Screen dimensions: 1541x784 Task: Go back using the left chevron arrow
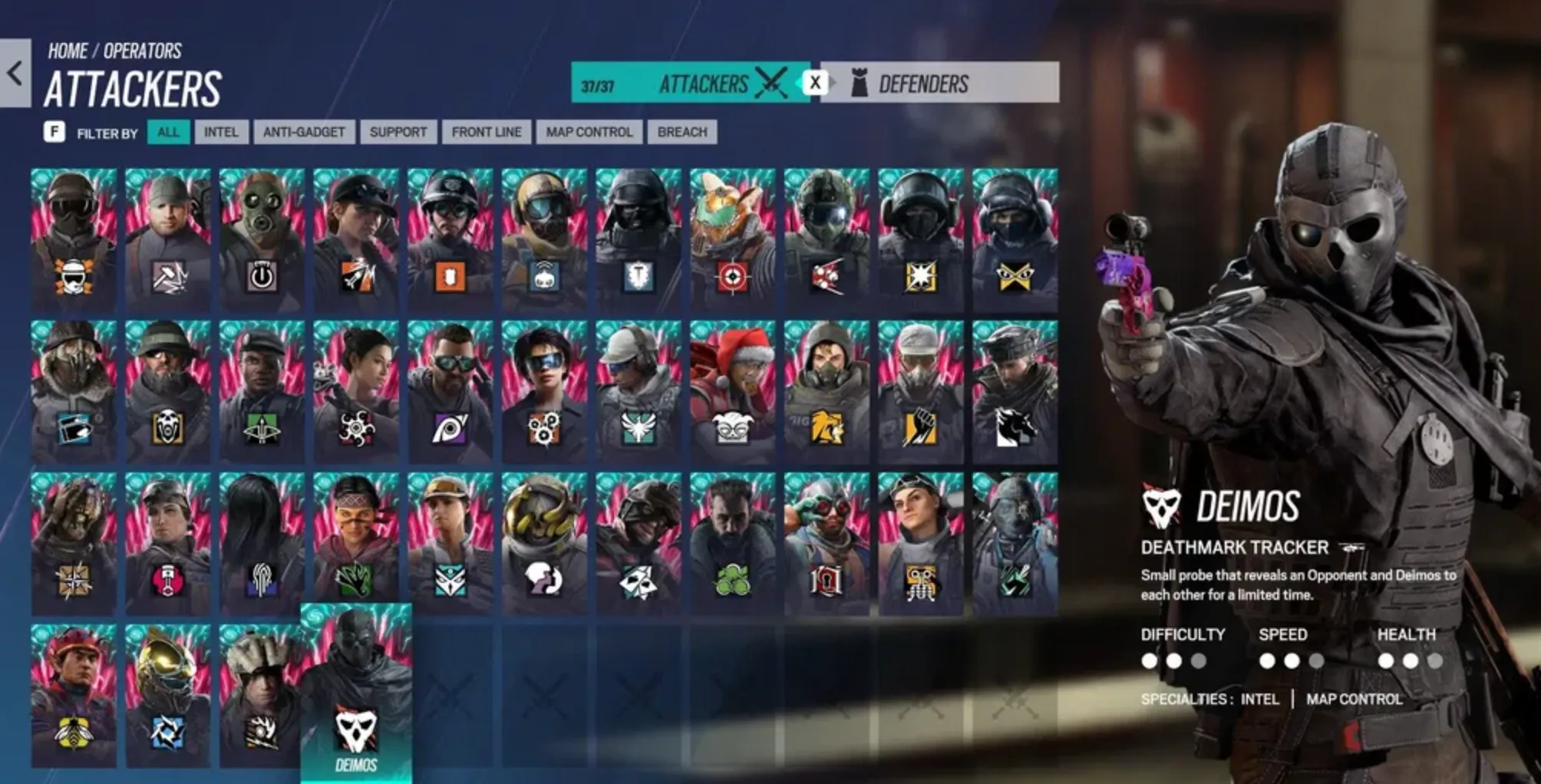click(13, 71)
